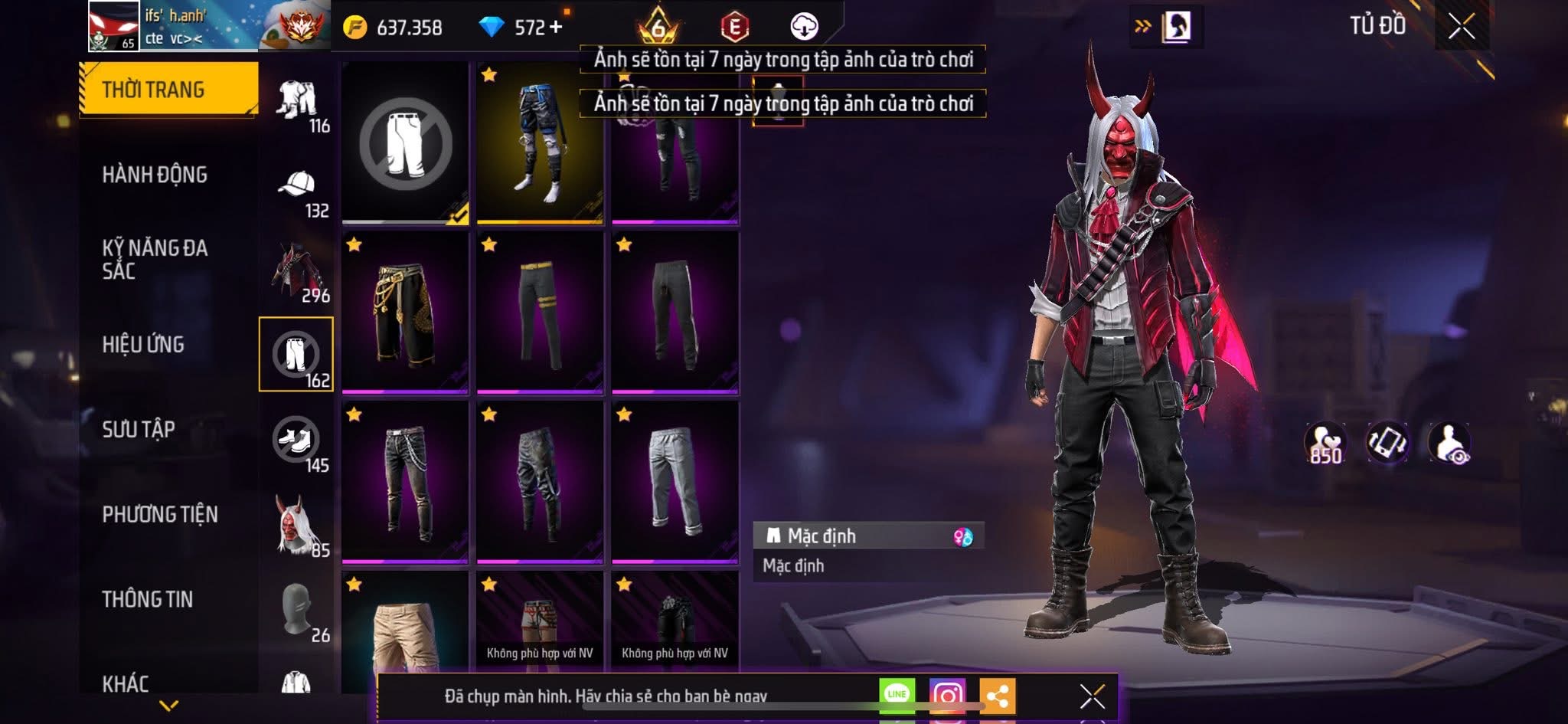The height and width of the screenshot is (724, 1568).
Task: Click the cloud download screenshot icon
Action: click(802, 25)
